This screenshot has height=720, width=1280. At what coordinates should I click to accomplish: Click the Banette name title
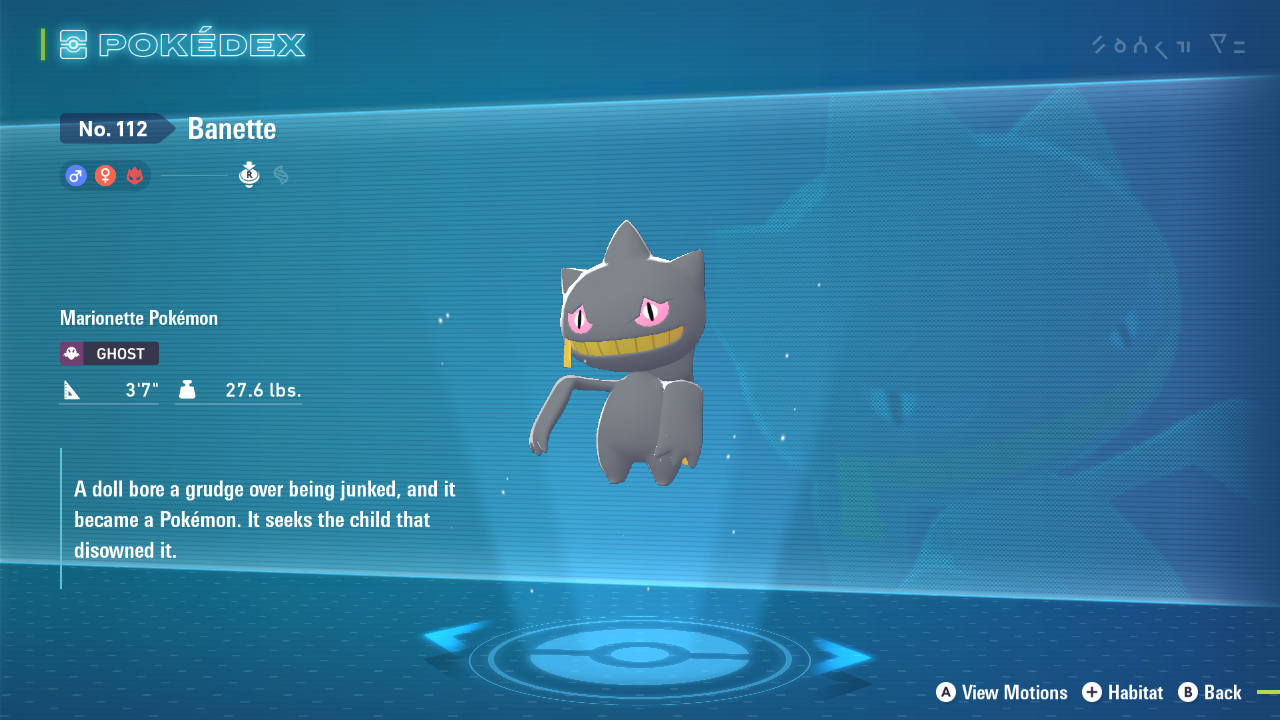(x=232, y=129)
